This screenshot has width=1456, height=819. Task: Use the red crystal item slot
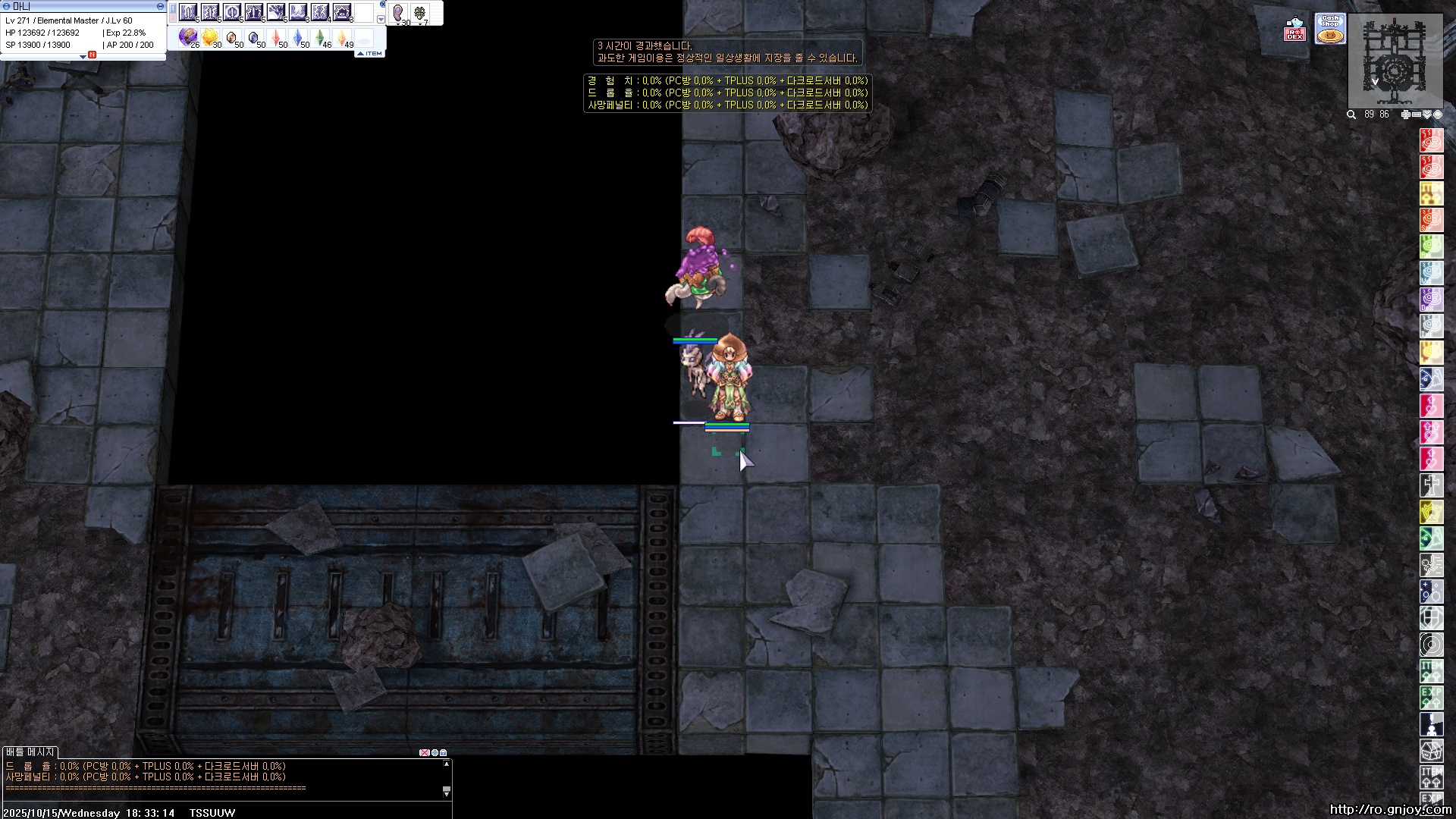pos(276,36)
